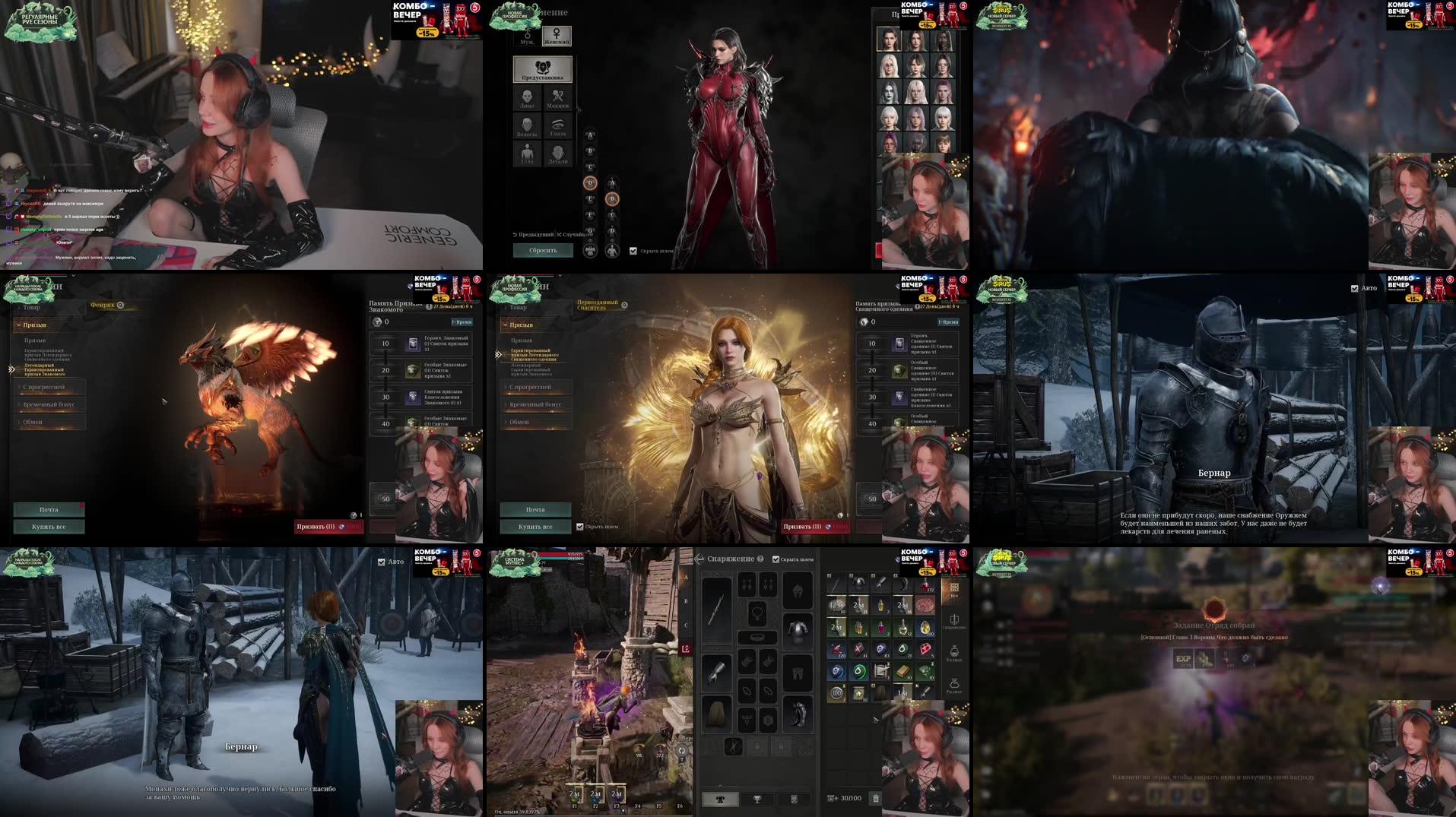Uncheck Скрыть шлем on the summon screen
This screenshot has width=1456, height=817.
coord(579,527)
